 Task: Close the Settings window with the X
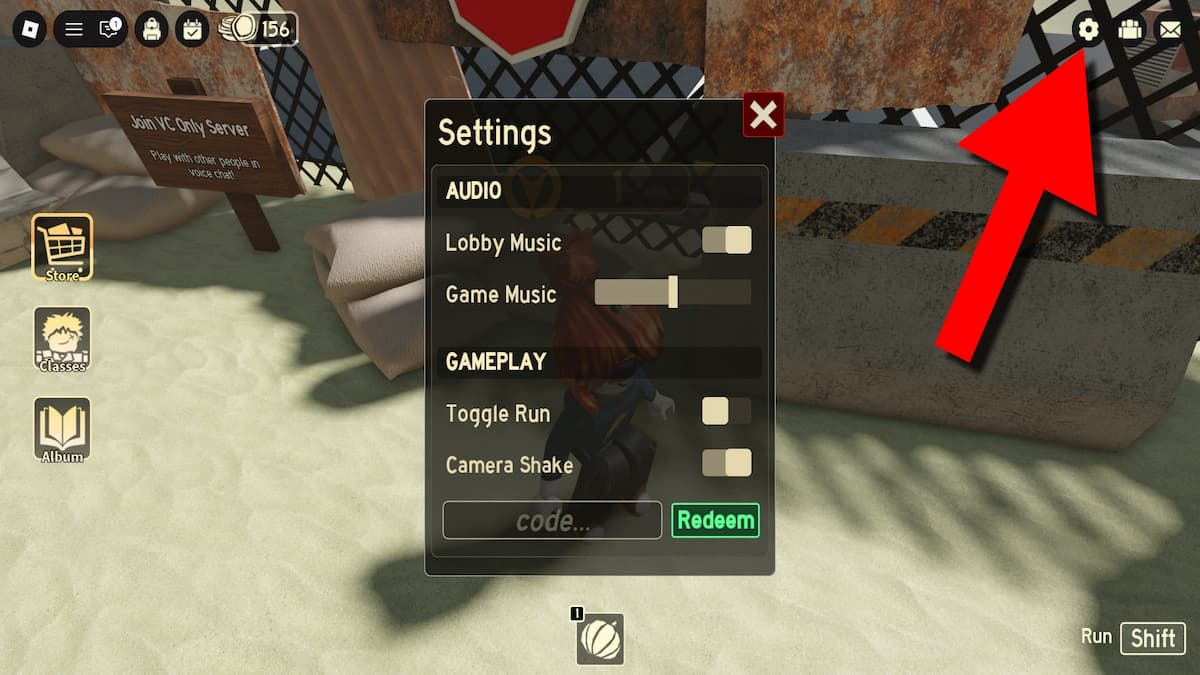tap(763, 116)
